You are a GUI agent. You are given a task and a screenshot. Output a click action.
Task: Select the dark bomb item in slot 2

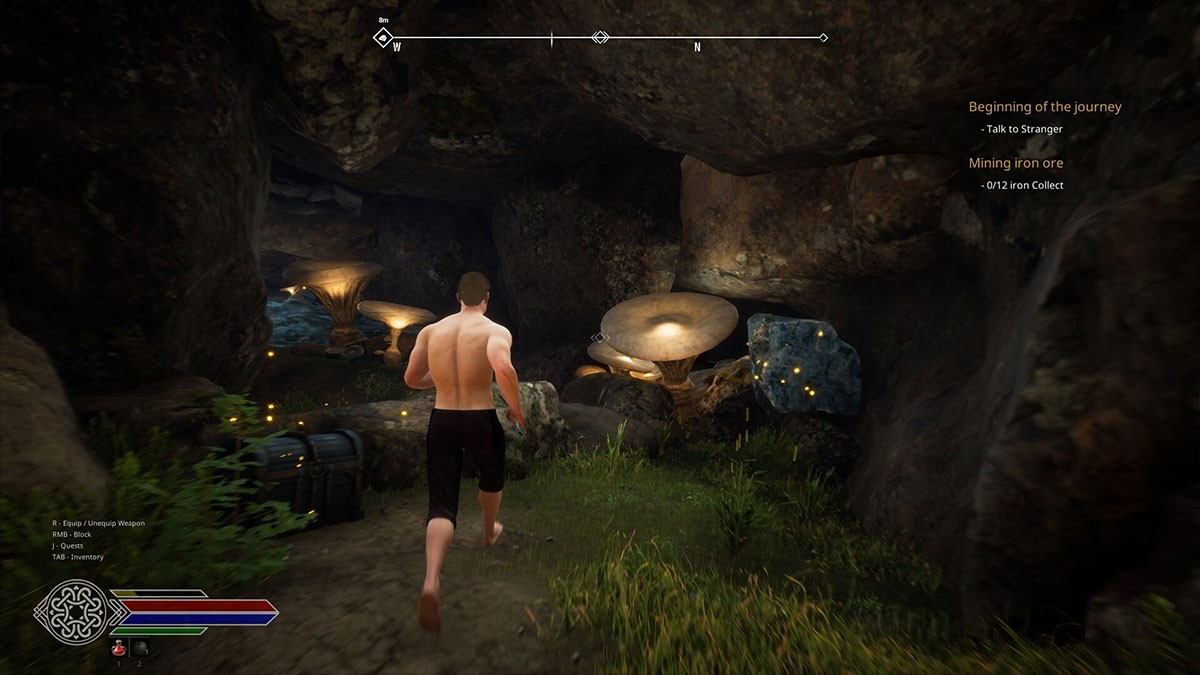point(140,647)
